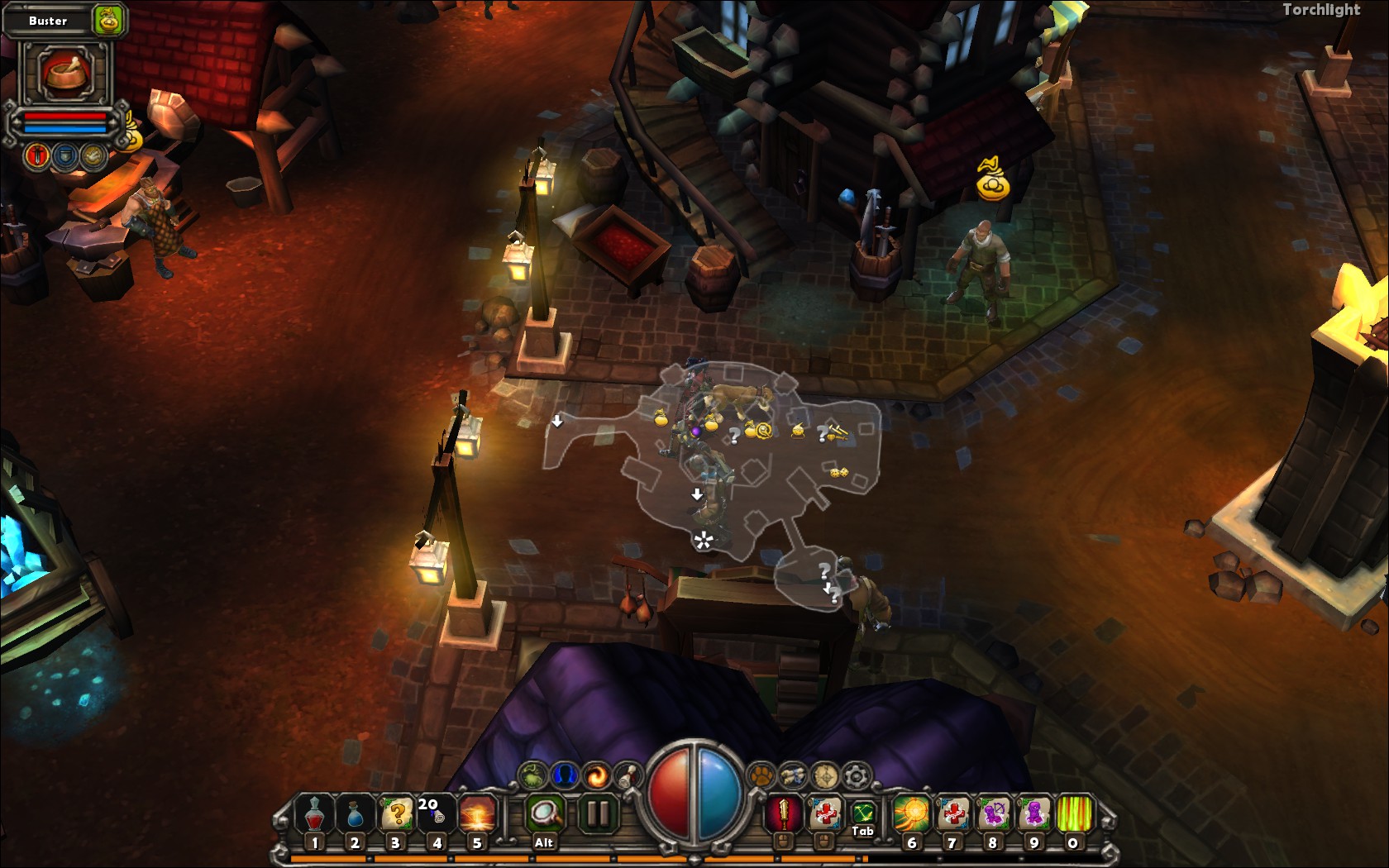Image resolution: width=1389 pixels, height=868 pixels.
Task: Set Buster's stance to aggressive (sword icon)
Action: click(x=37, y=155)
